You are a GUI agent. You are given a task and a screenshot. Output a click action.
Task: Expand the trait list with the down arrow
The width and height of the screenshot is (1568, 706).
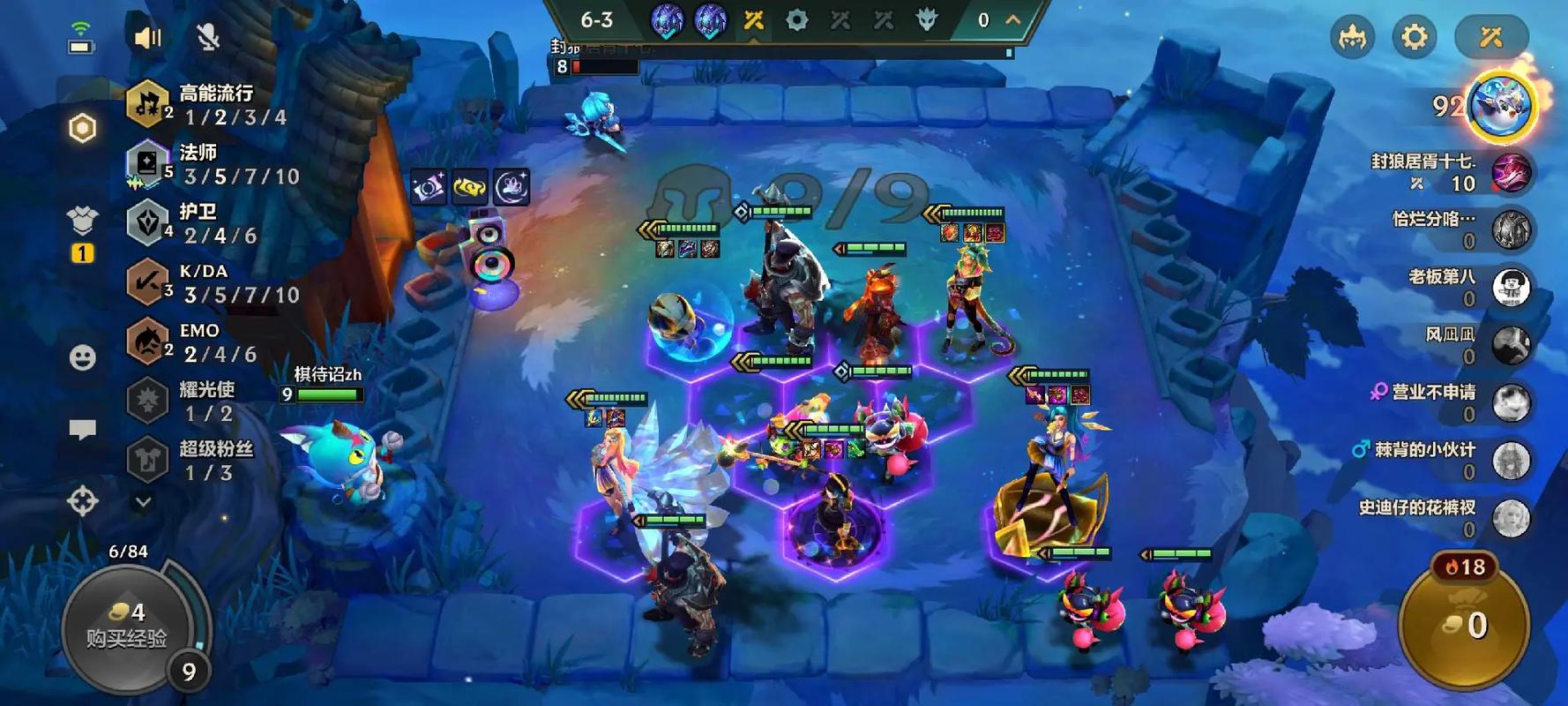(x=143, y=502)
